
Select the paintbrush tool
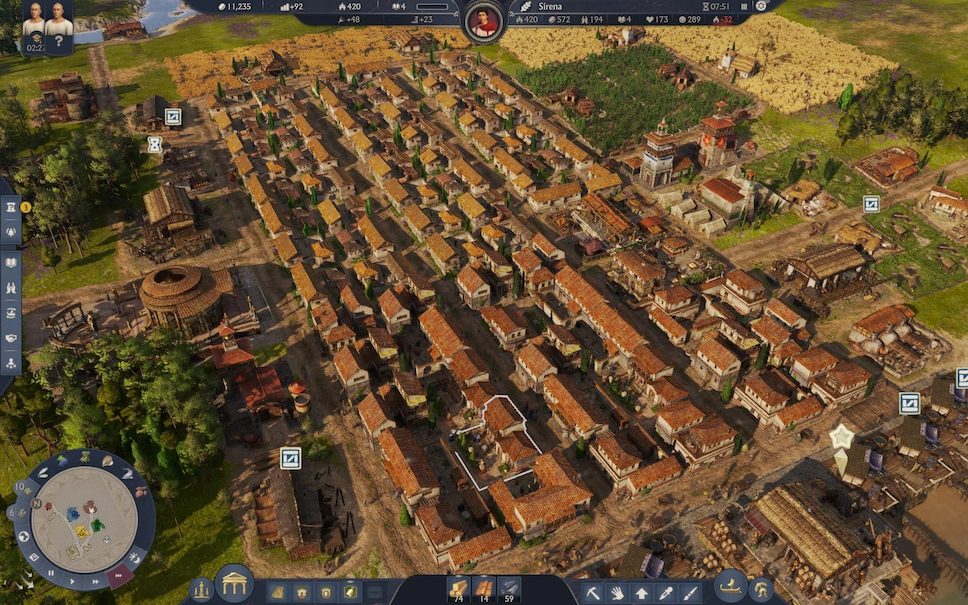pyautogui.click(x=689, y=591)
